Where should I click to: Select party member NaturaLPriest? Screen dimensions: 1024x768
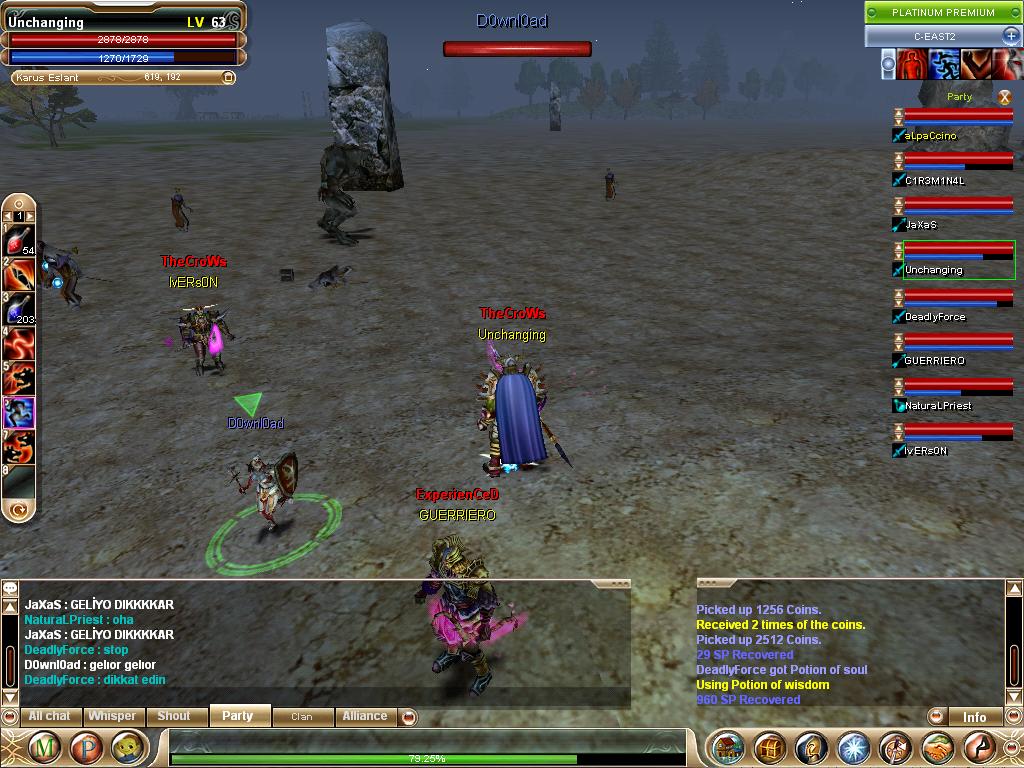tap(938, 406)
